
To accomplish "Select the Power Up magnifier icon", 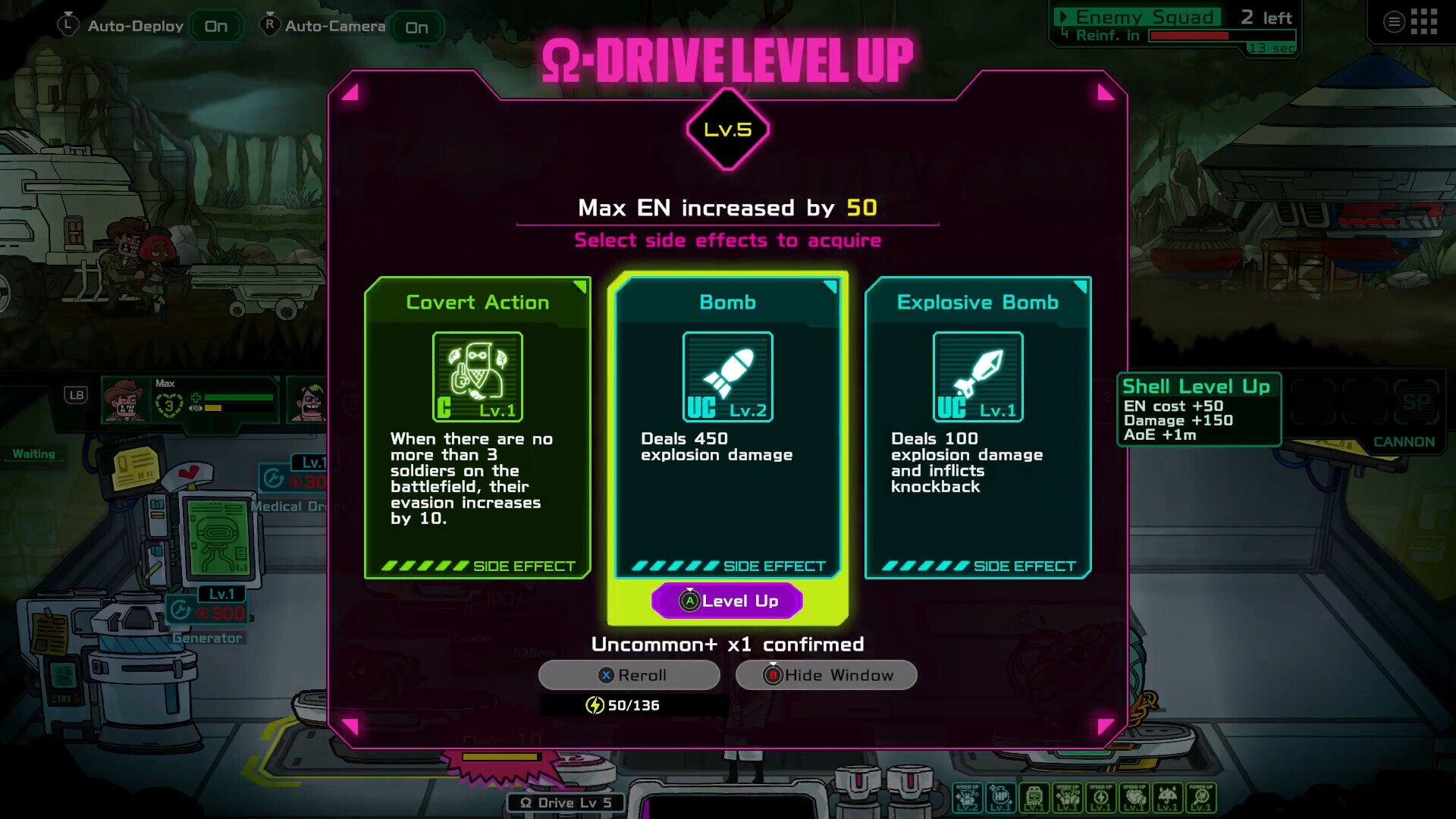I will 1200,795.
